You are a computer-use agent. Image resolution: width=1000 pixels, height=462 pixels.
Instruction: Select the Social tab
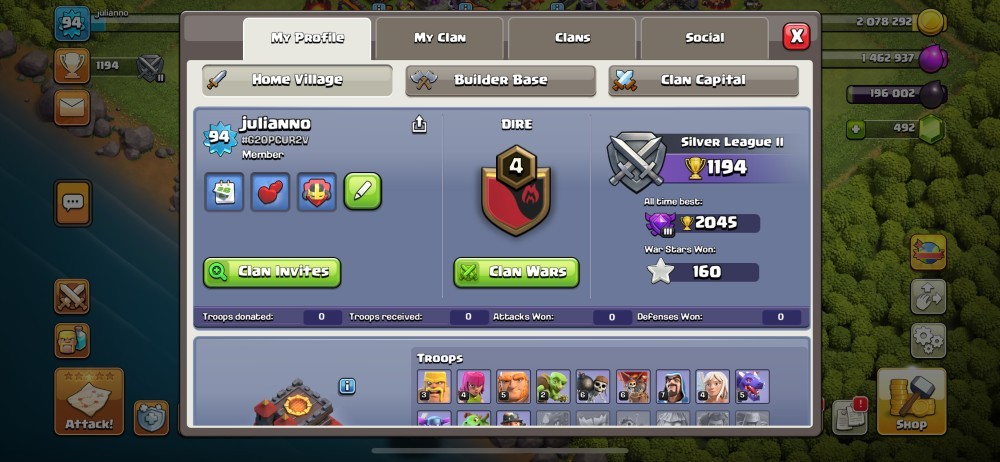tap(704, 38)
